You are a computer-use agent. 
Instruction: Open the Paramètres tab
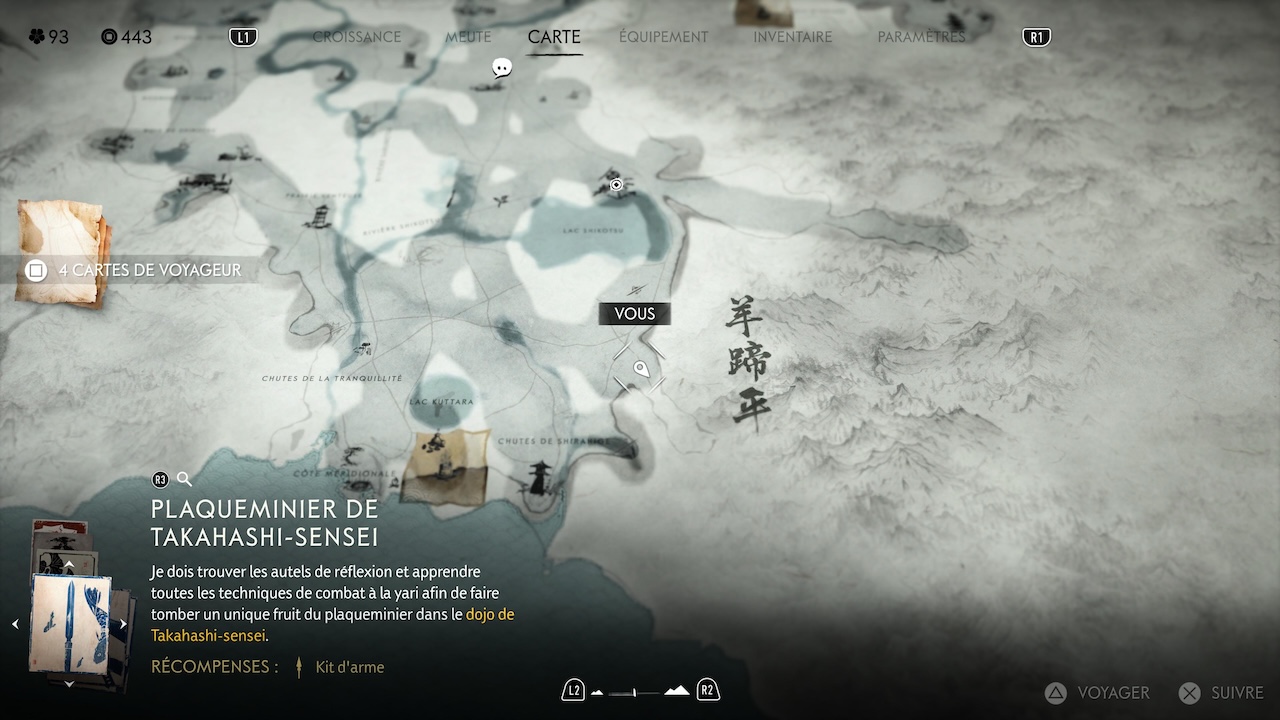coord(921,37)
